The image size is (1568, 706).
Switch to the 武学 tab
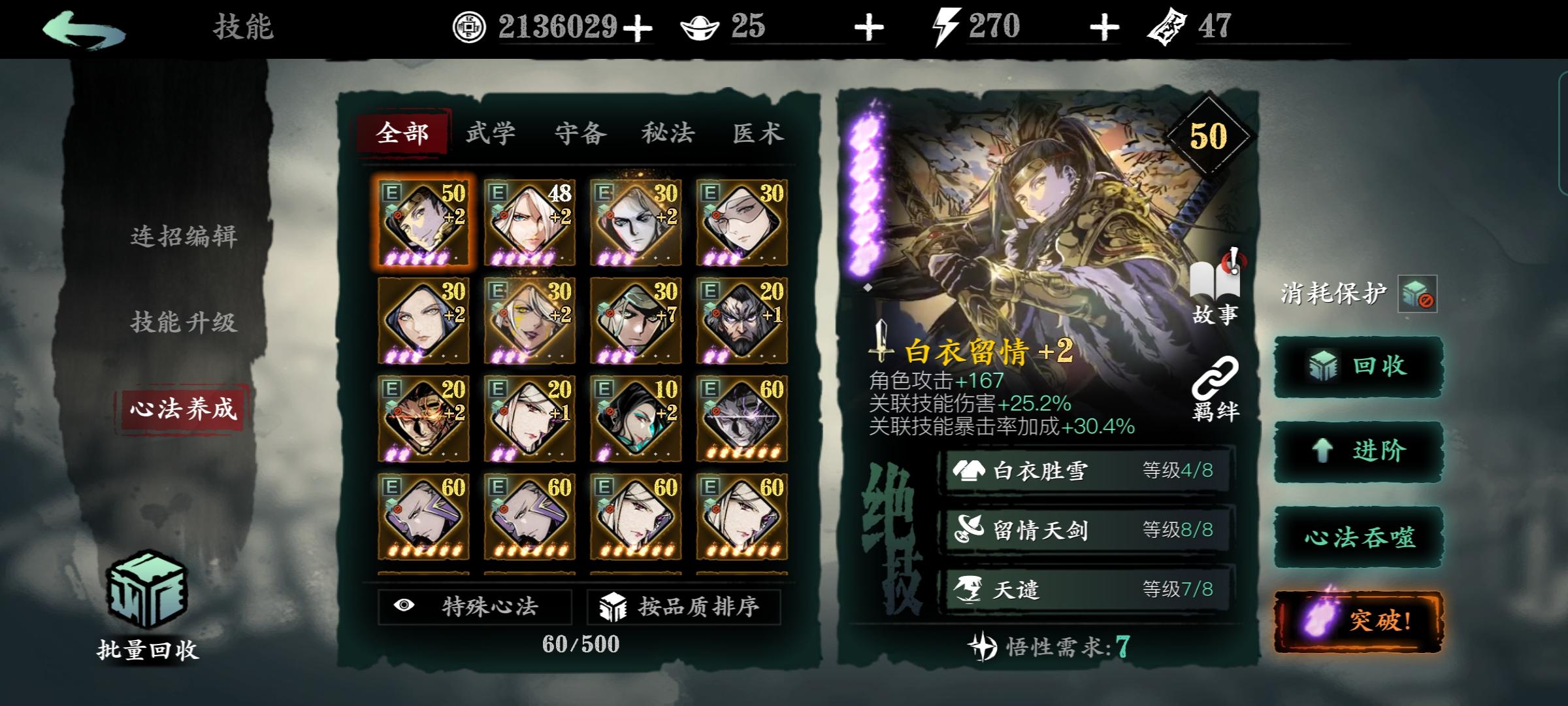click(x=491, y=133)
